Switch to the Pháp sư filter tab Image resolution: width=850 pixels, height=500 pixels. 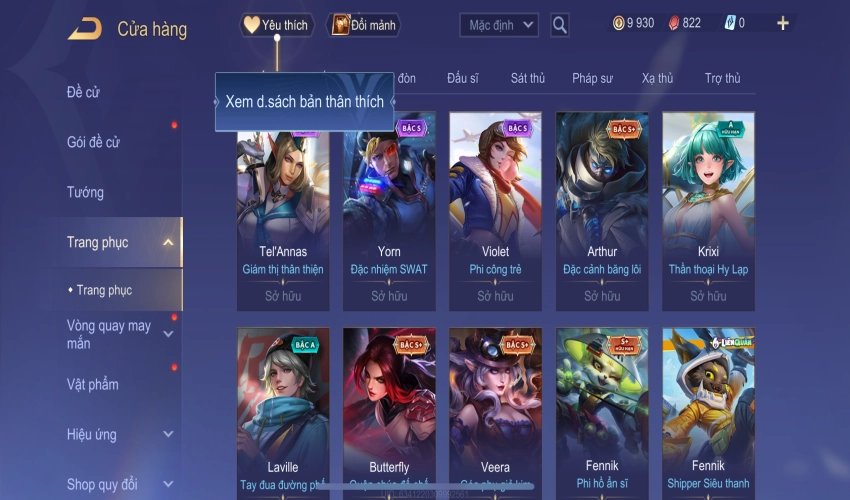(x=592, y=78)
